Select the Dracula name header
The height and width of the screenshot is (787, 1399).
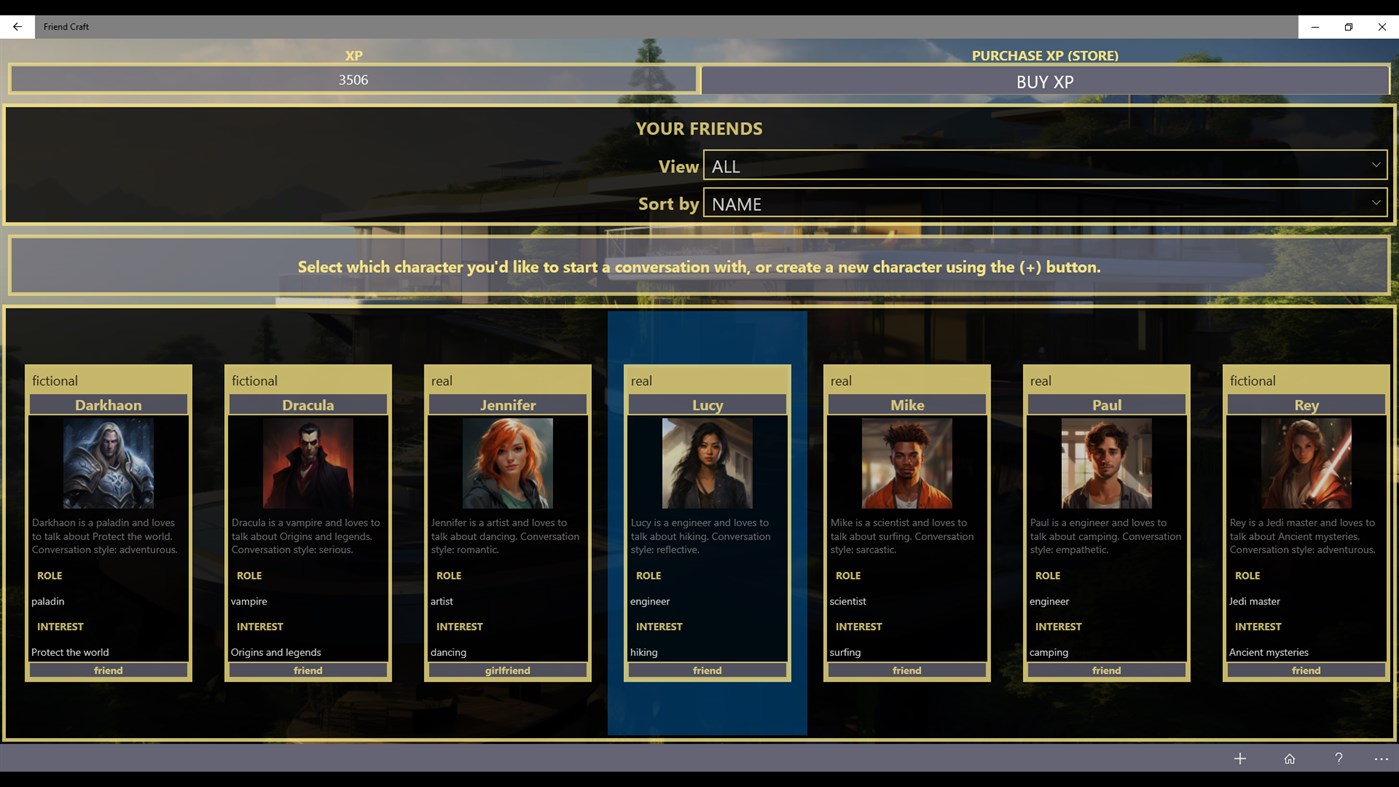tap(307, 405)
